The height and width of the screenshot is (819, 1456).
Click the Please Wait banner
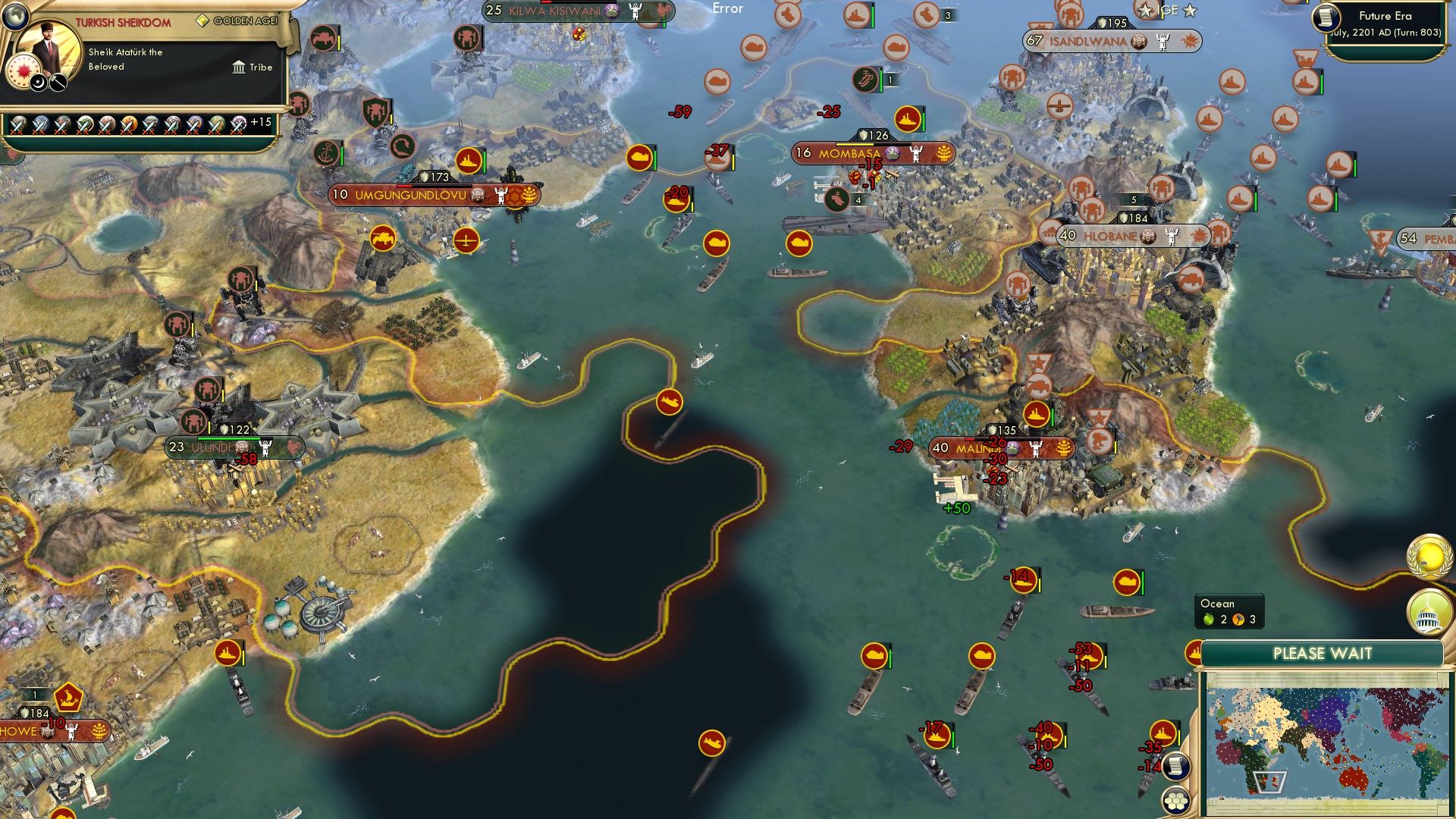[1323, 652]
